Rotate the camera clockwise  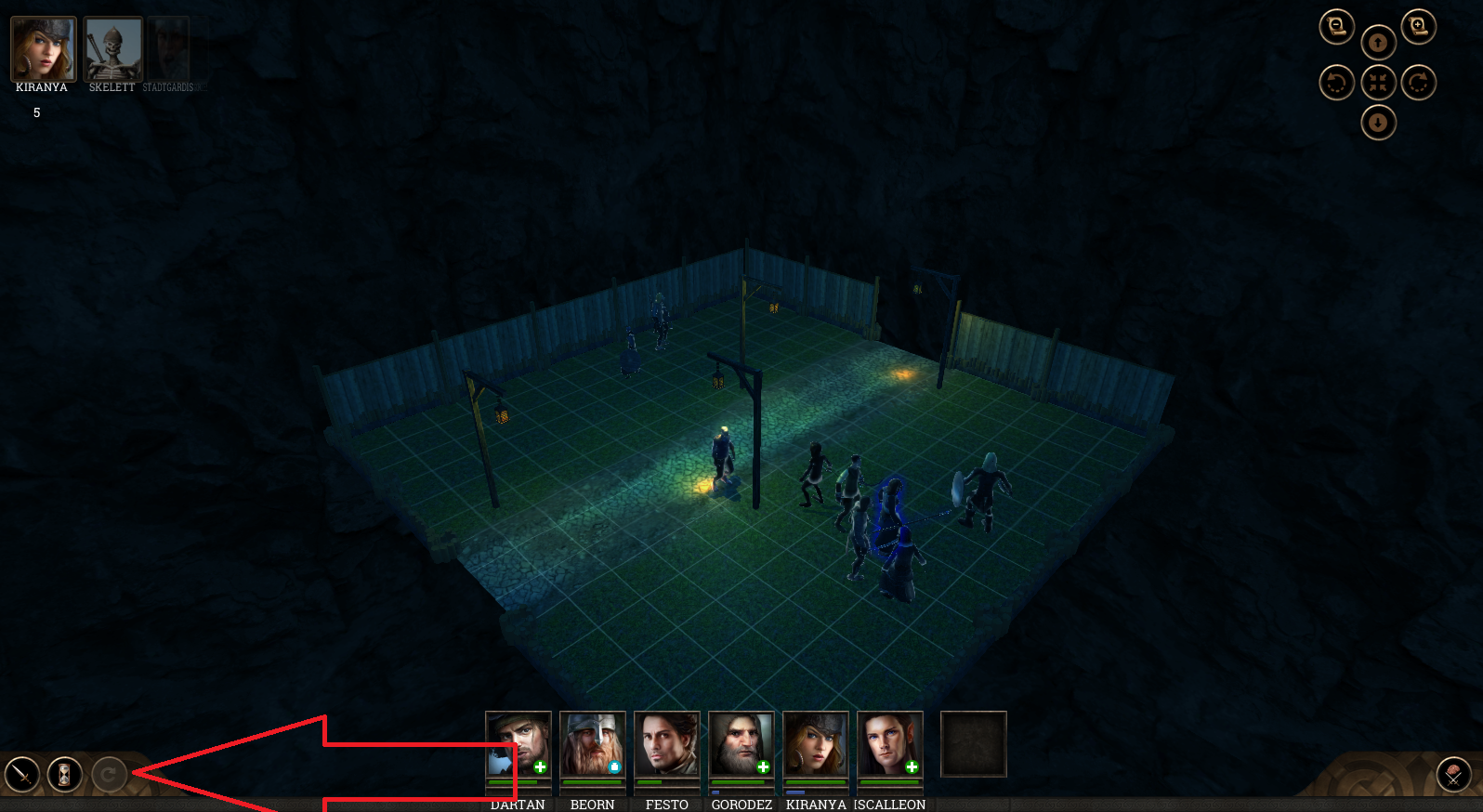click(x=1418, y=83)
